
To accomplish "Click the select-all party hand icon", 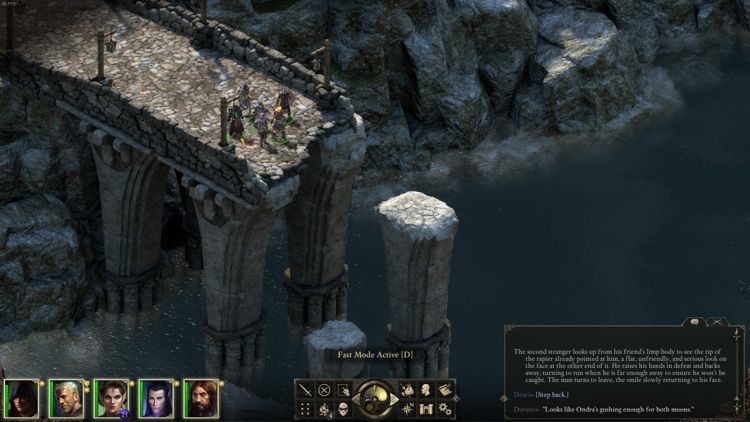I will point(343,390).
